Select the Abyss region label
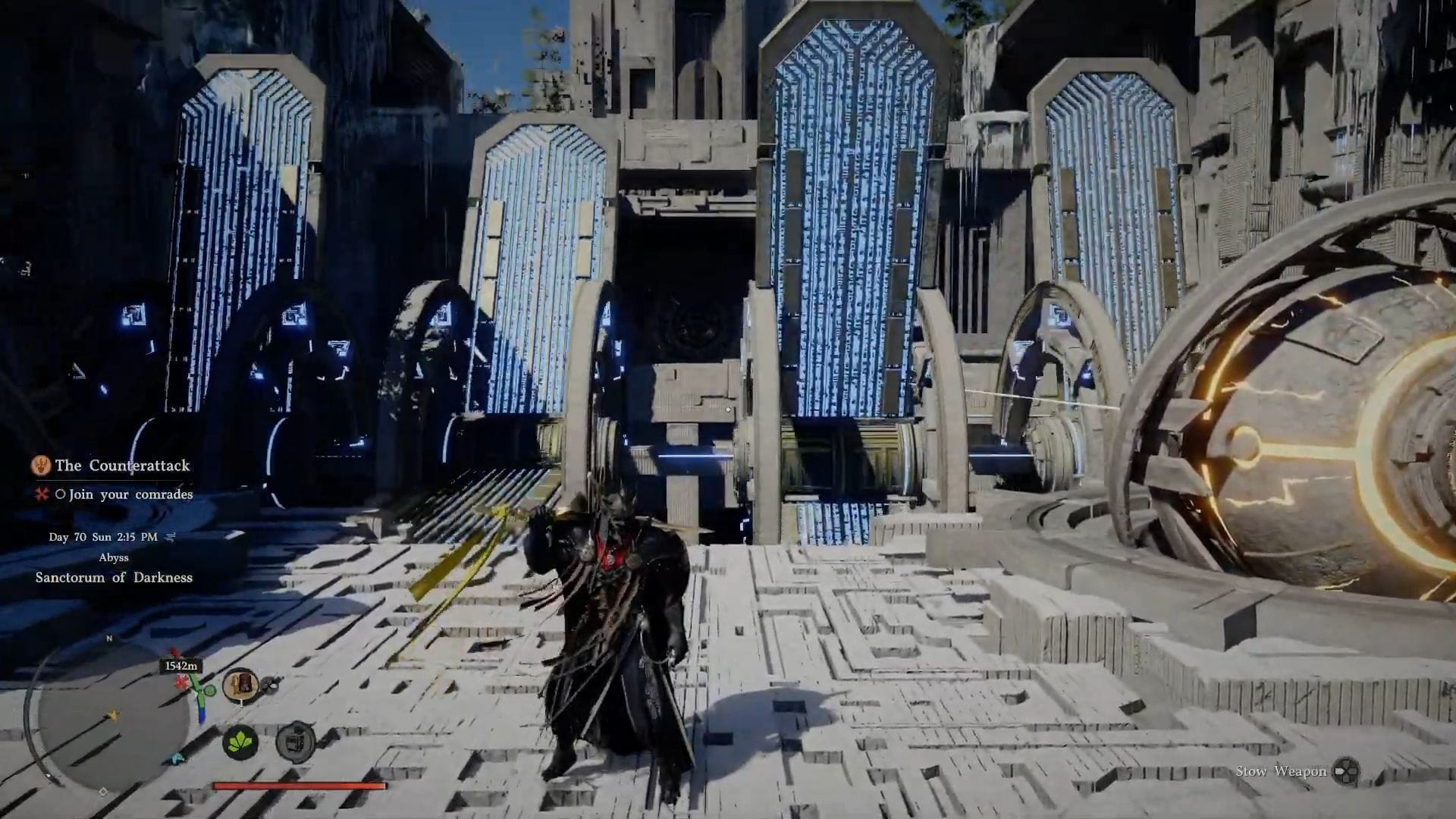Screen dimensions: 1456x819 tap(114, 558)
